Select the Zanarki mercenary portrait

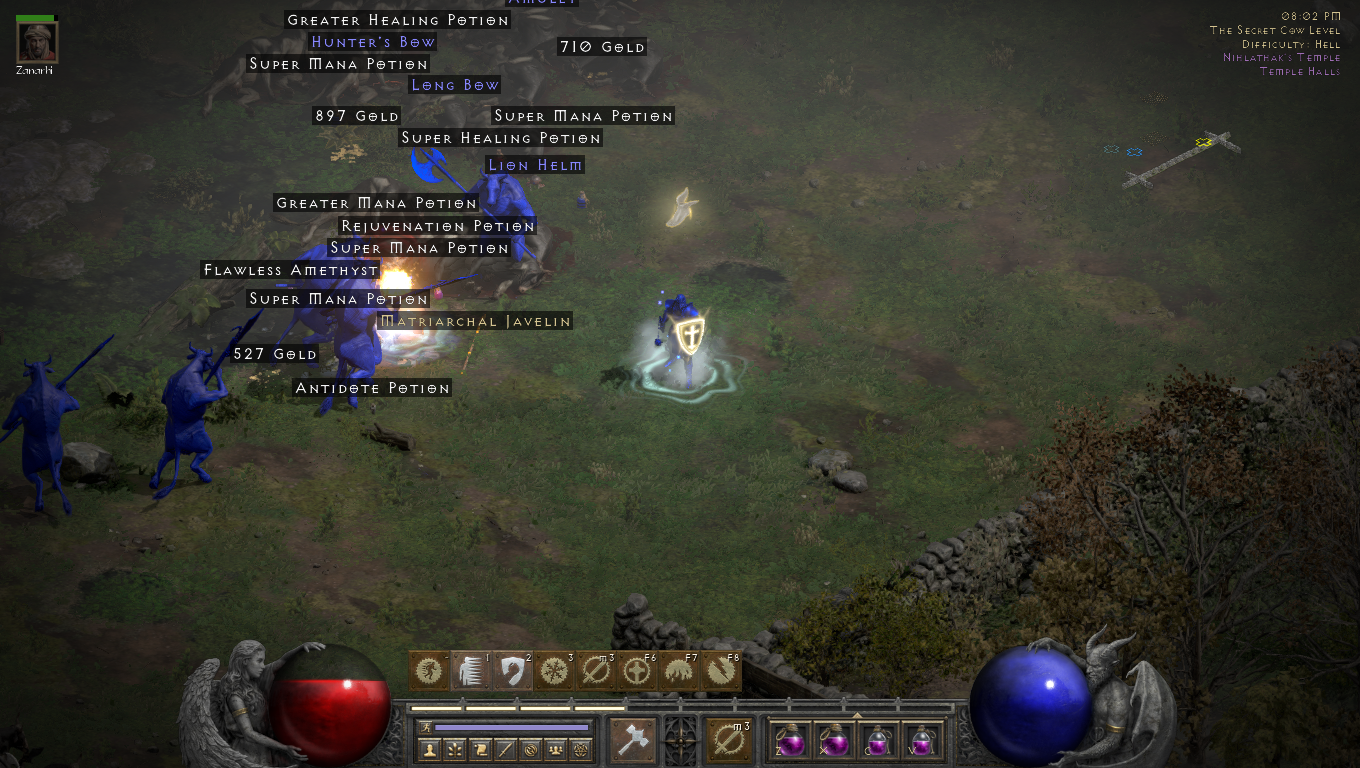pyautogui.click(x=37, y=41)
